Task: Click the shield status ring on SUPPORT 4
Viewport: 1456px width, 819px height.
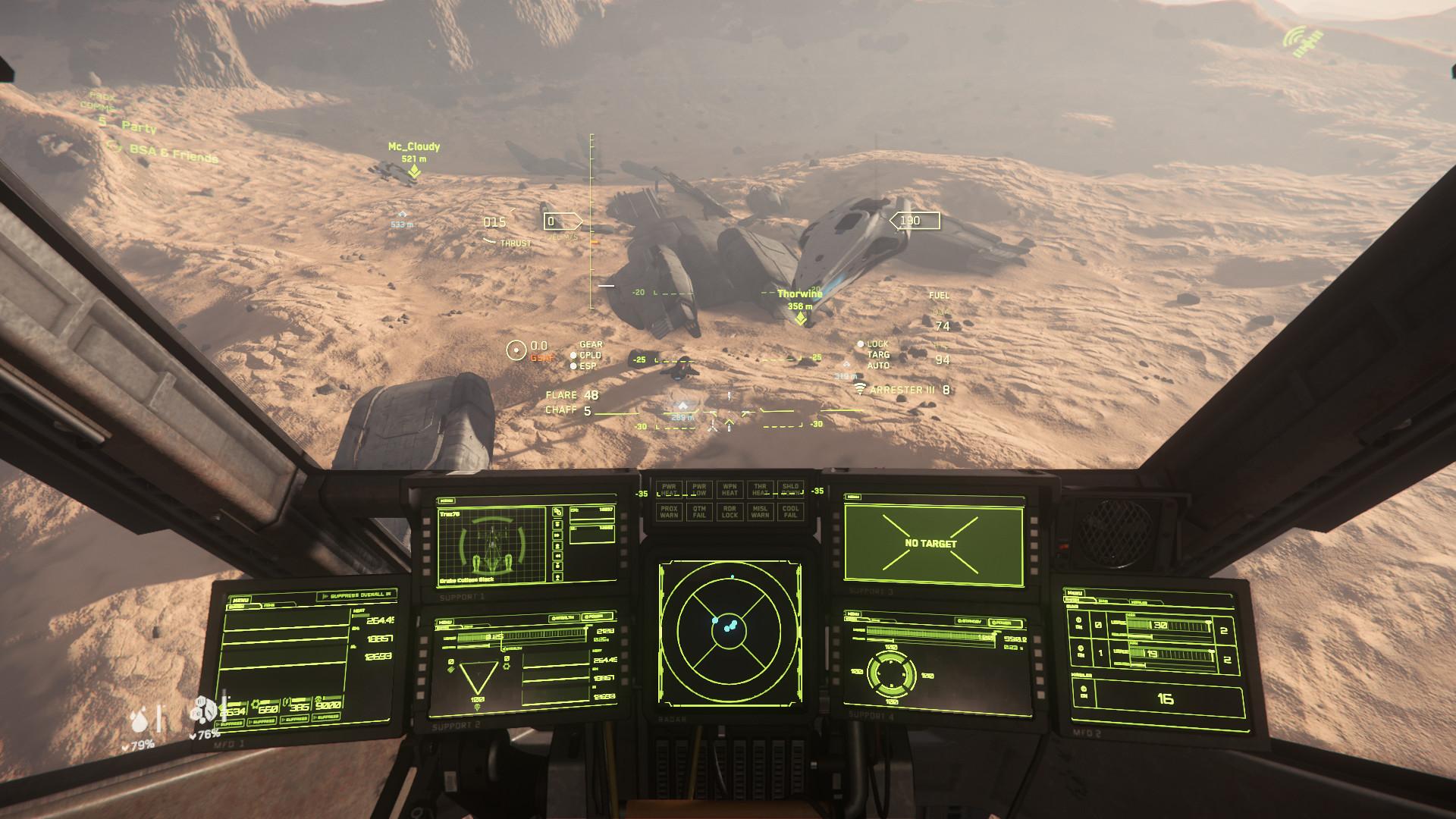Action: [892, 673]
